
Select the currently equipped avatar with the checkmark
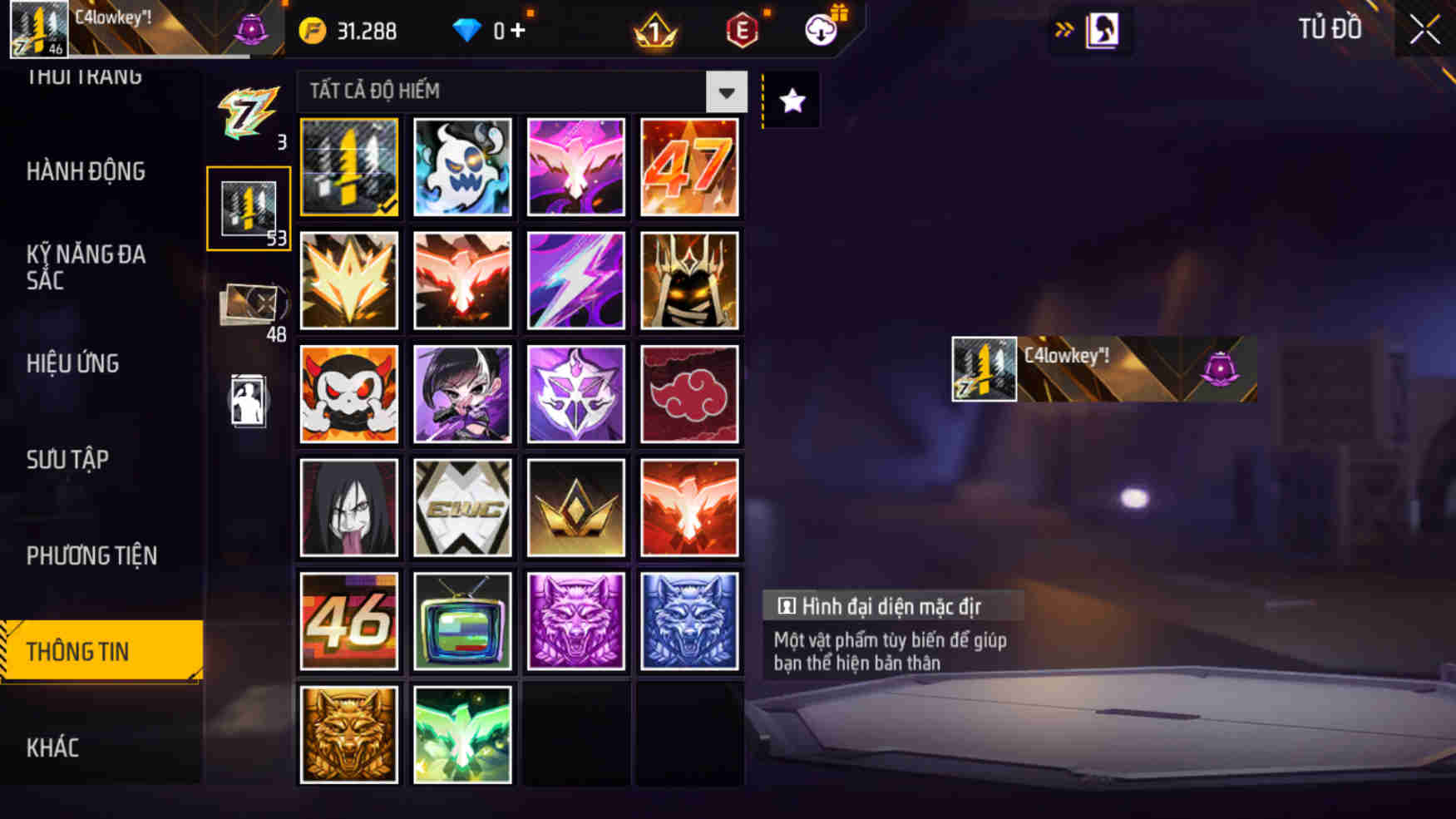pyautogui.click(x=349, y=166)
